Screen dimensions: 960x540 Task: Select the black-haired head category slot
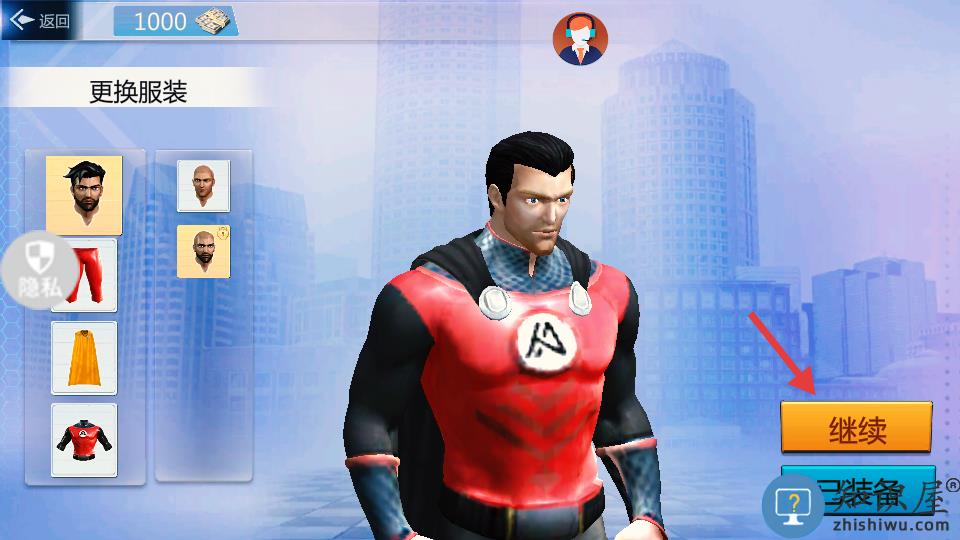[x=84, y=194]
